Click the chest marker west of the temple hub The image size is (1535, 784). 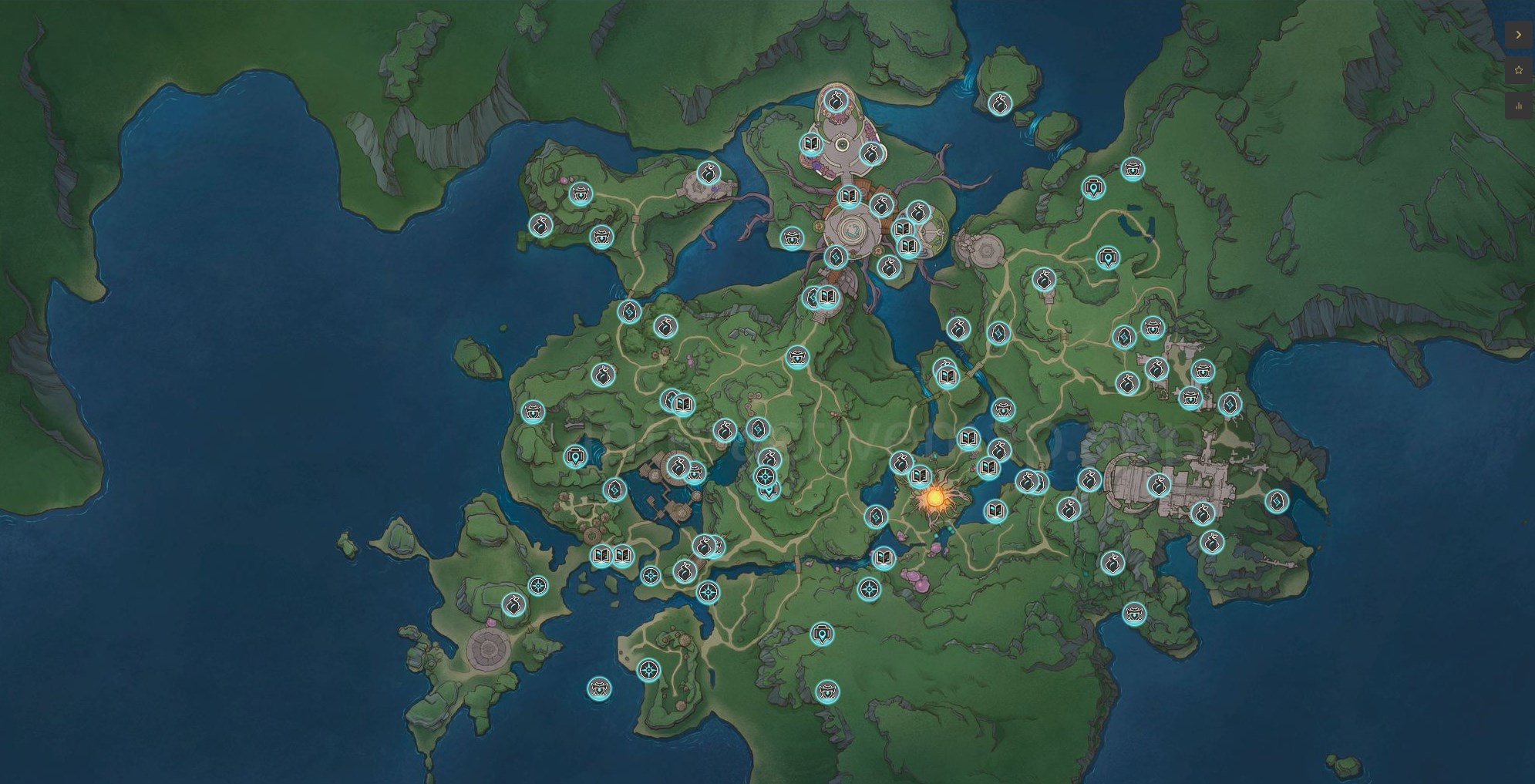(793, 240)
